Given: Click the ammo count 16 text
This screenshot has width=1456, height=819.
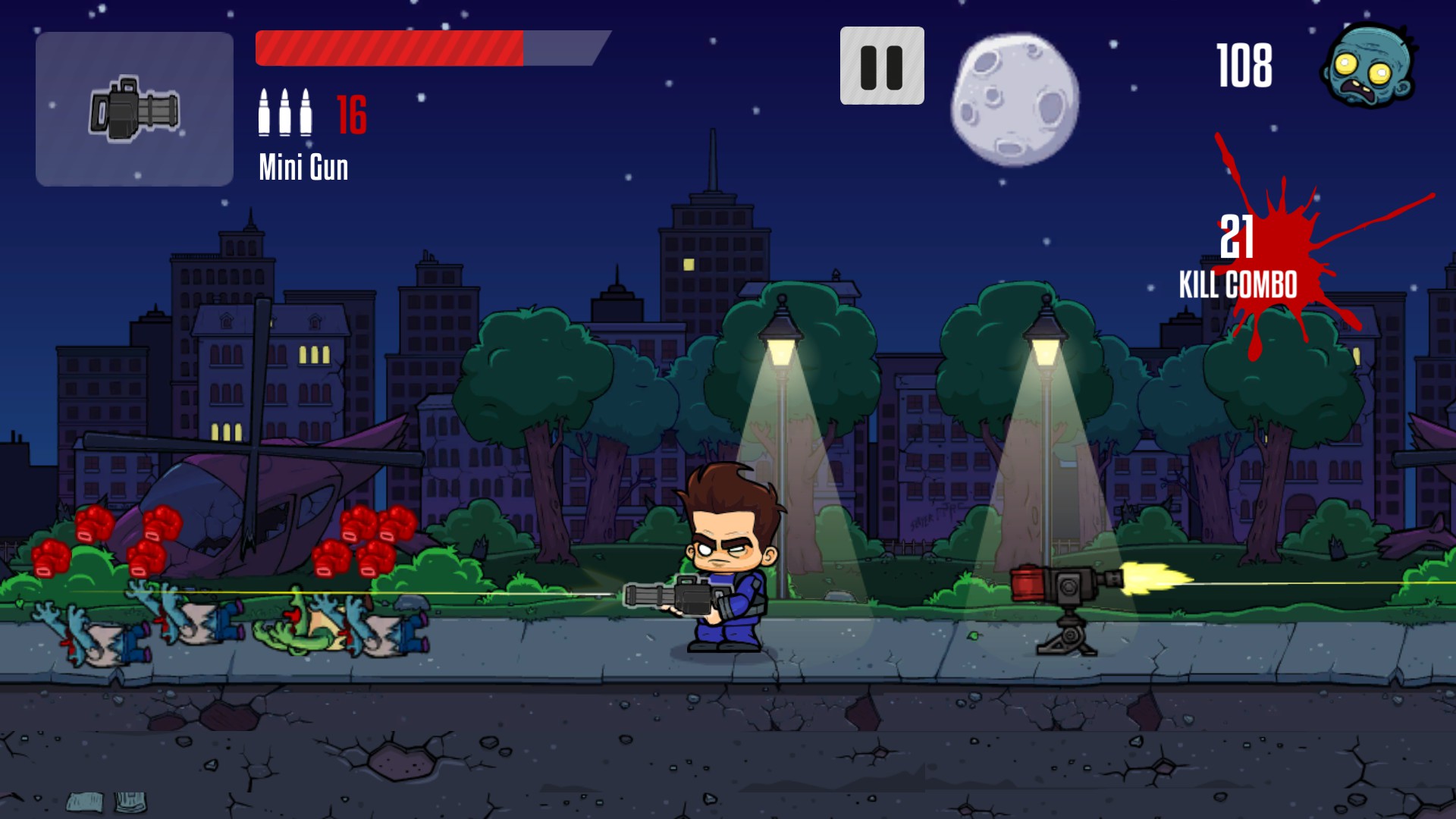Looking at the screenshot, I should coord(351,114).
